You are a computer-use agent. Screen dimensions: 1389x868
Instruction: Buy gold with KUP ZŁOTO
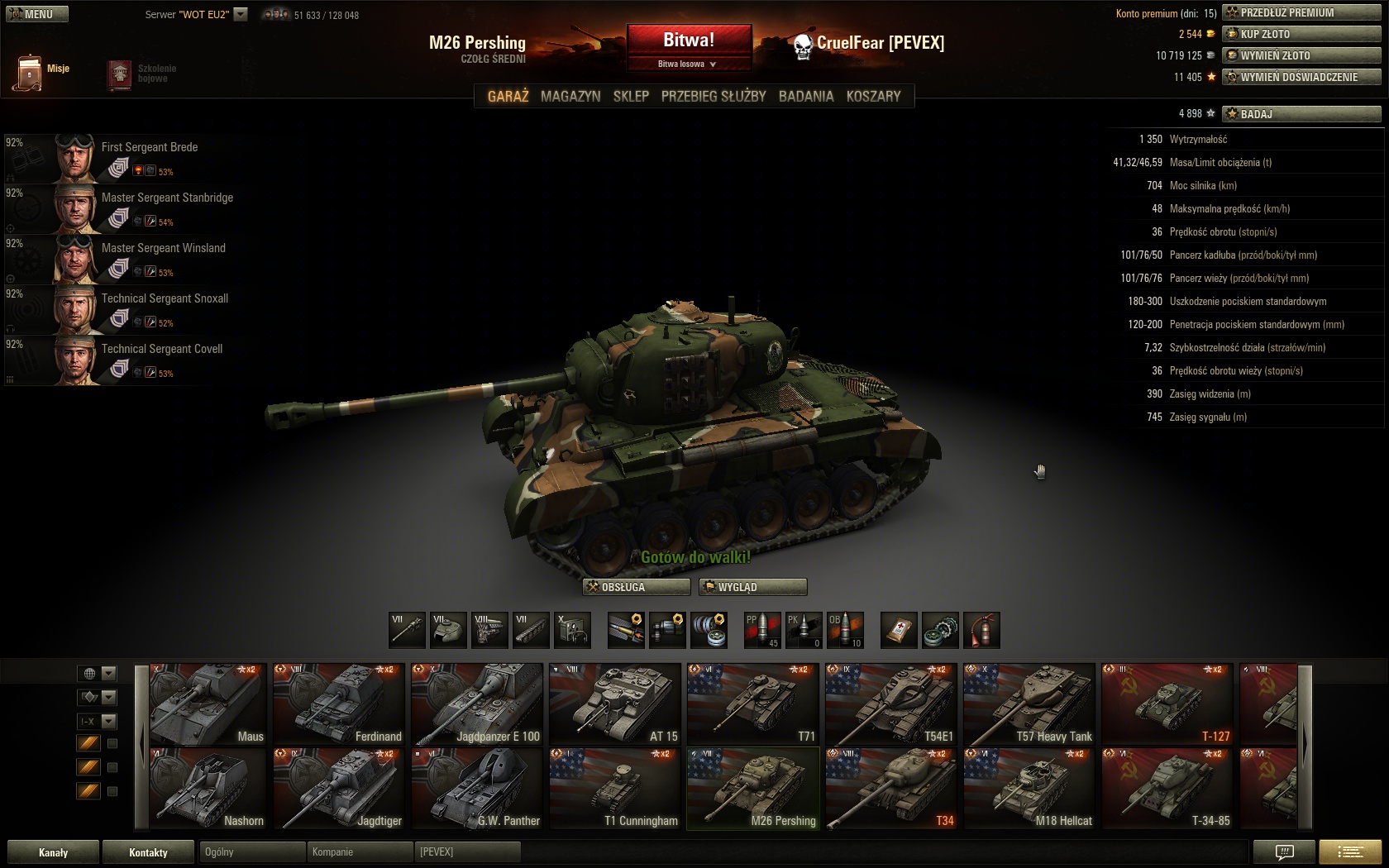(1301, 34)
